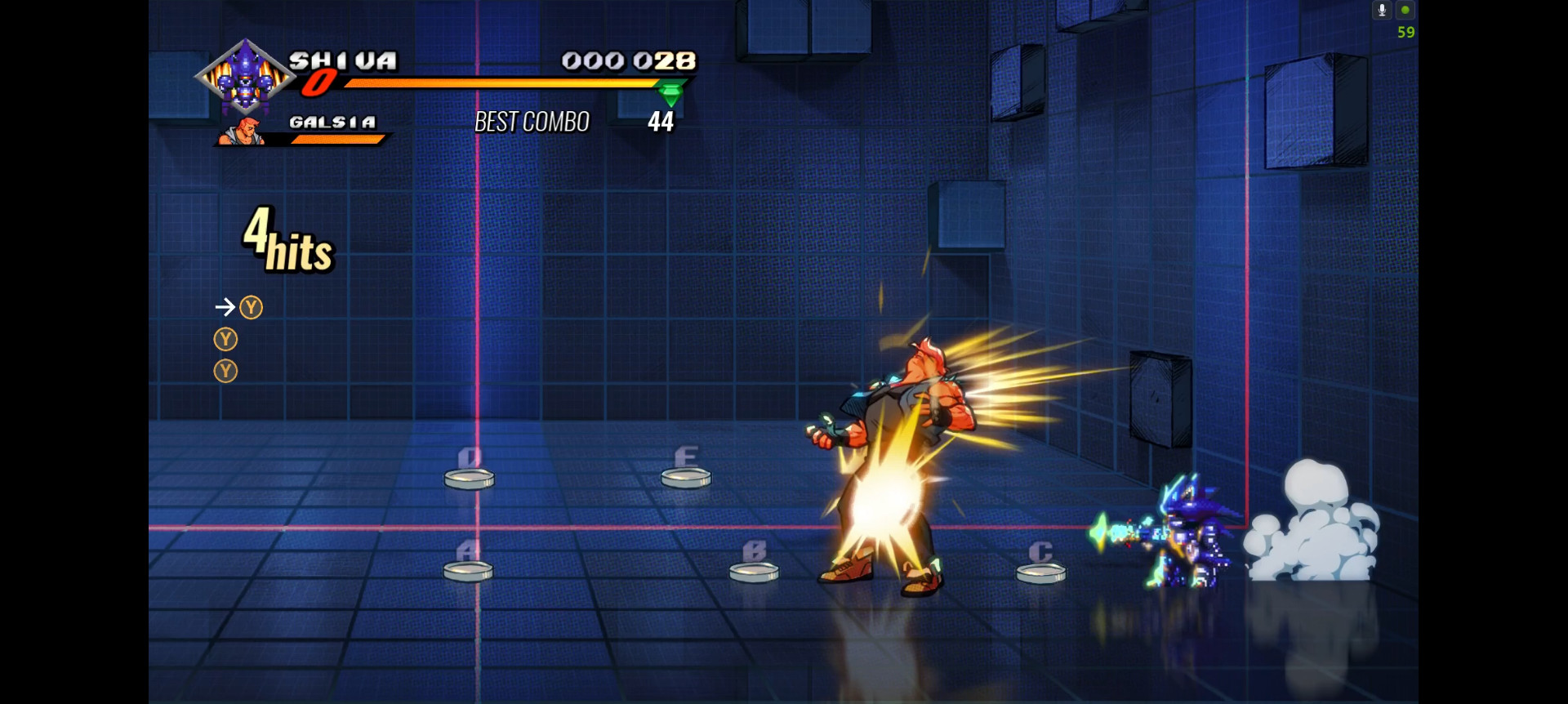This screenshot has width=1568, height=704.
Task: Click the topmost Y button prompt
Action: pyautogui.click(x=252, y=307)
